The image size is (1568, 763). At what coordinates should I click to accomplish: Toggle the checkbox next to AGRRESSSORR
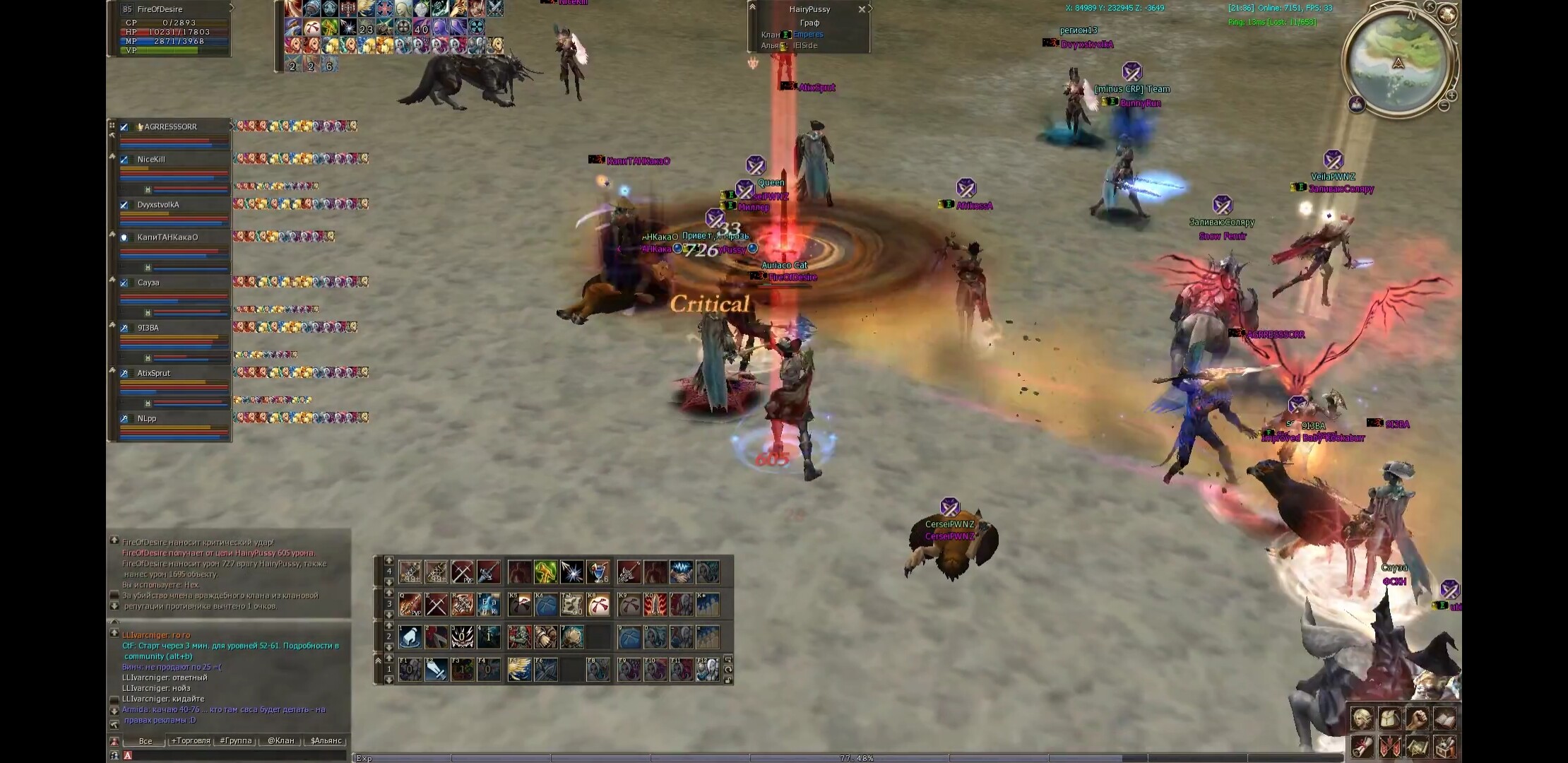tap(124, 126)
